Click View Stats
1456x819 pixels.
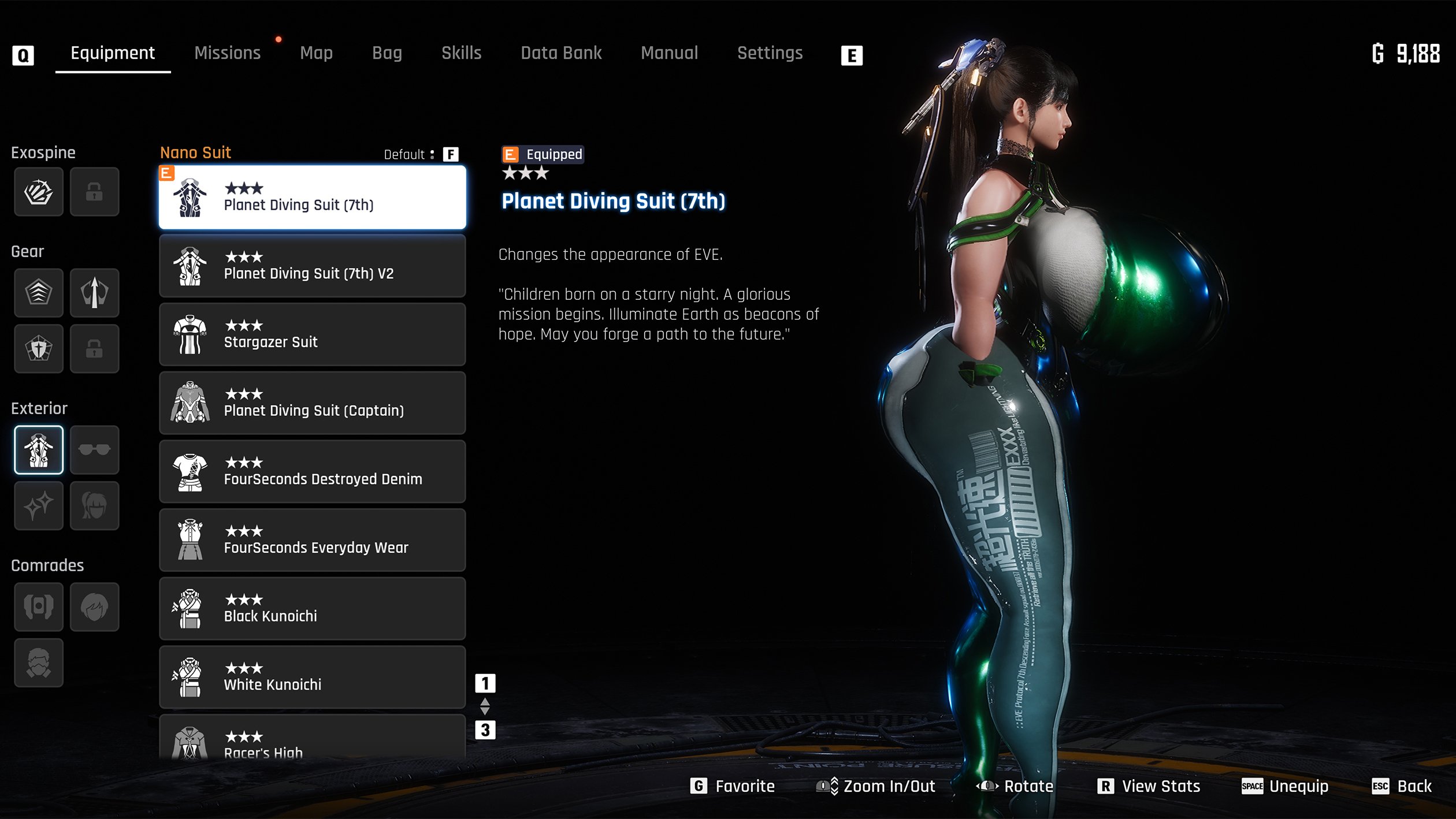[1149, 786]
